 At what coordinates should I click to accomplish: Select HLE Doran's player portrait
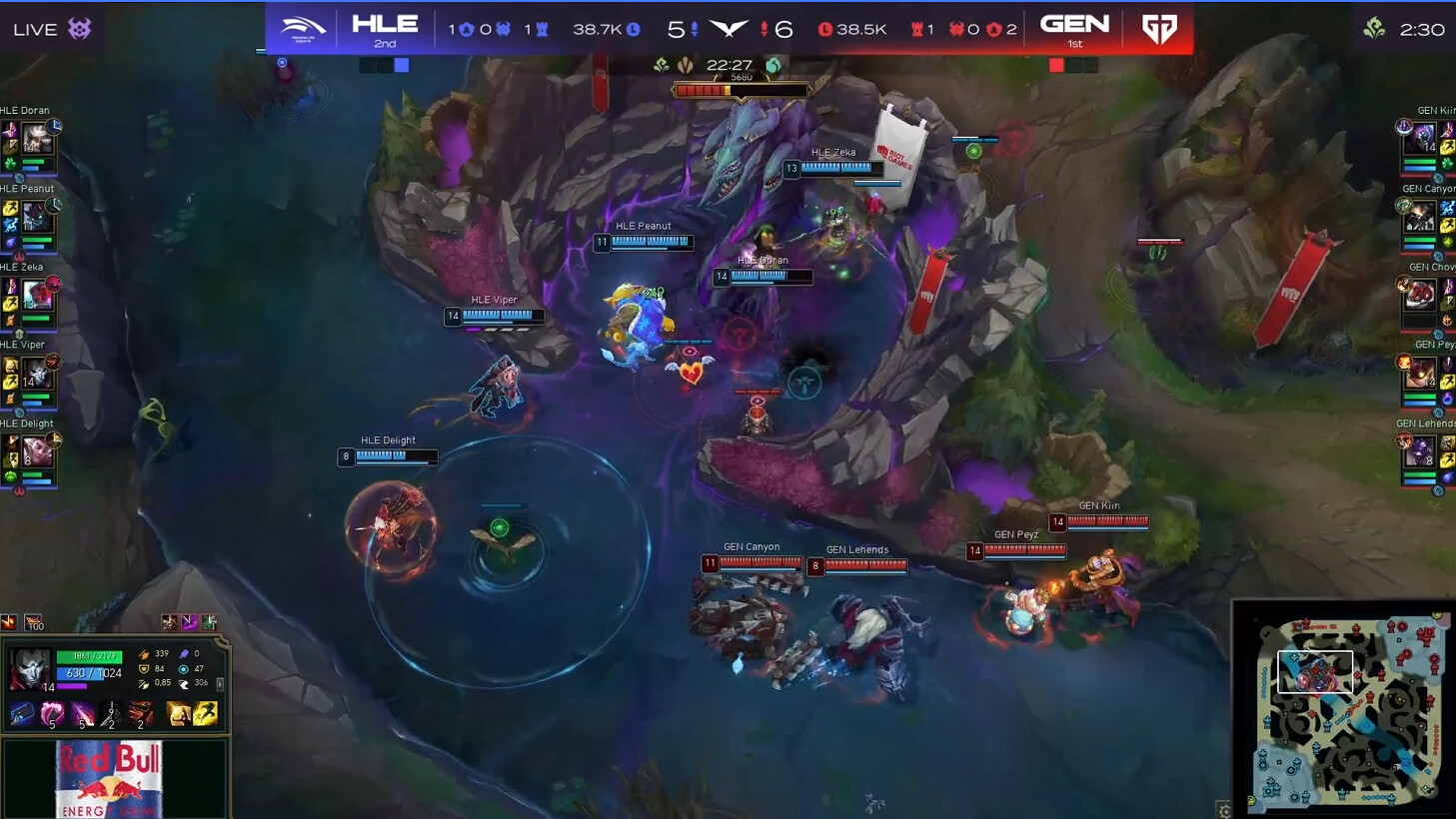[37, 138]
